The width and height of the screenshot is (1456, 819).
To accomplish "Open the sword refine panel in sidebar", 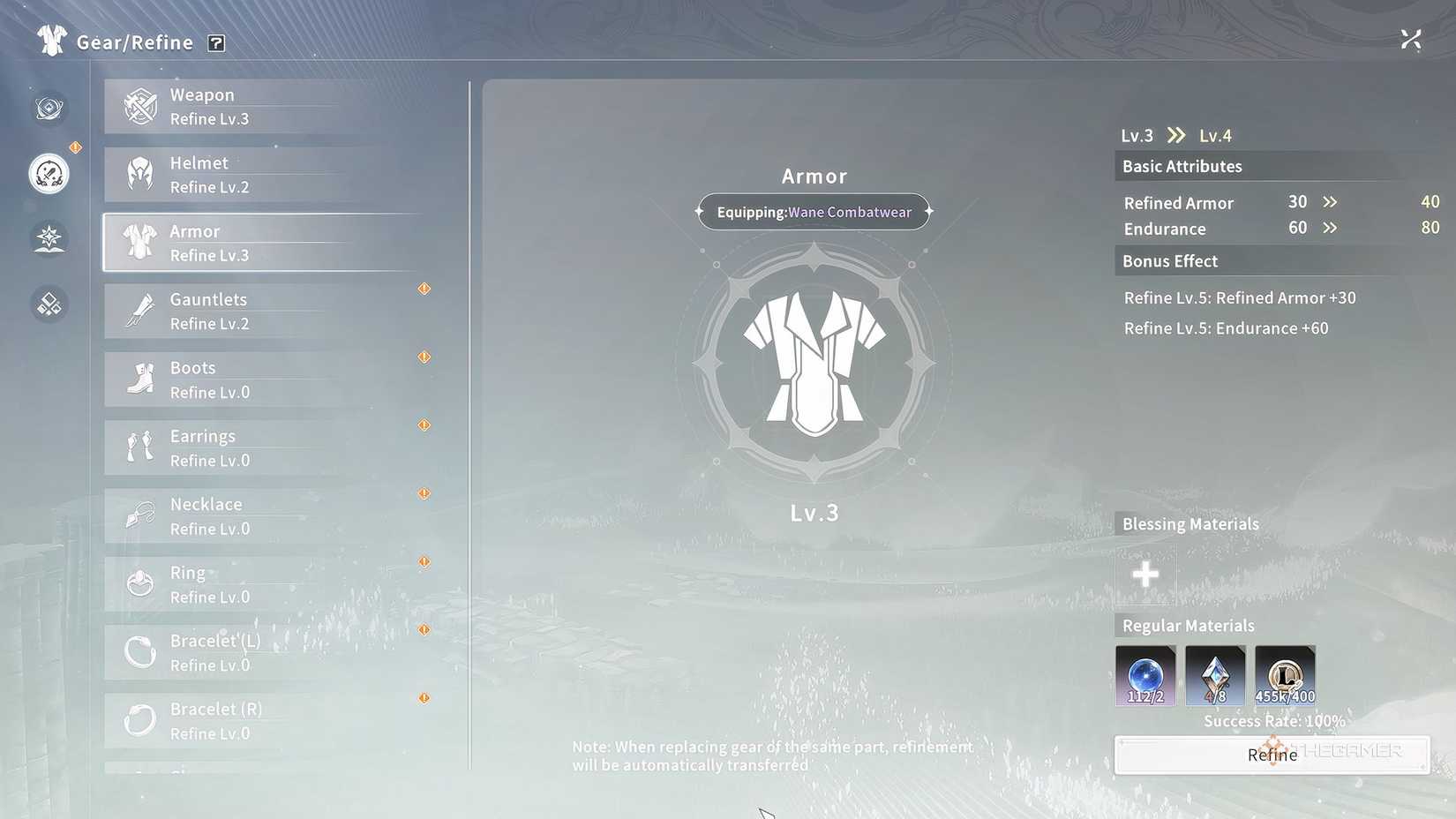I will click(x=49, y=174).
